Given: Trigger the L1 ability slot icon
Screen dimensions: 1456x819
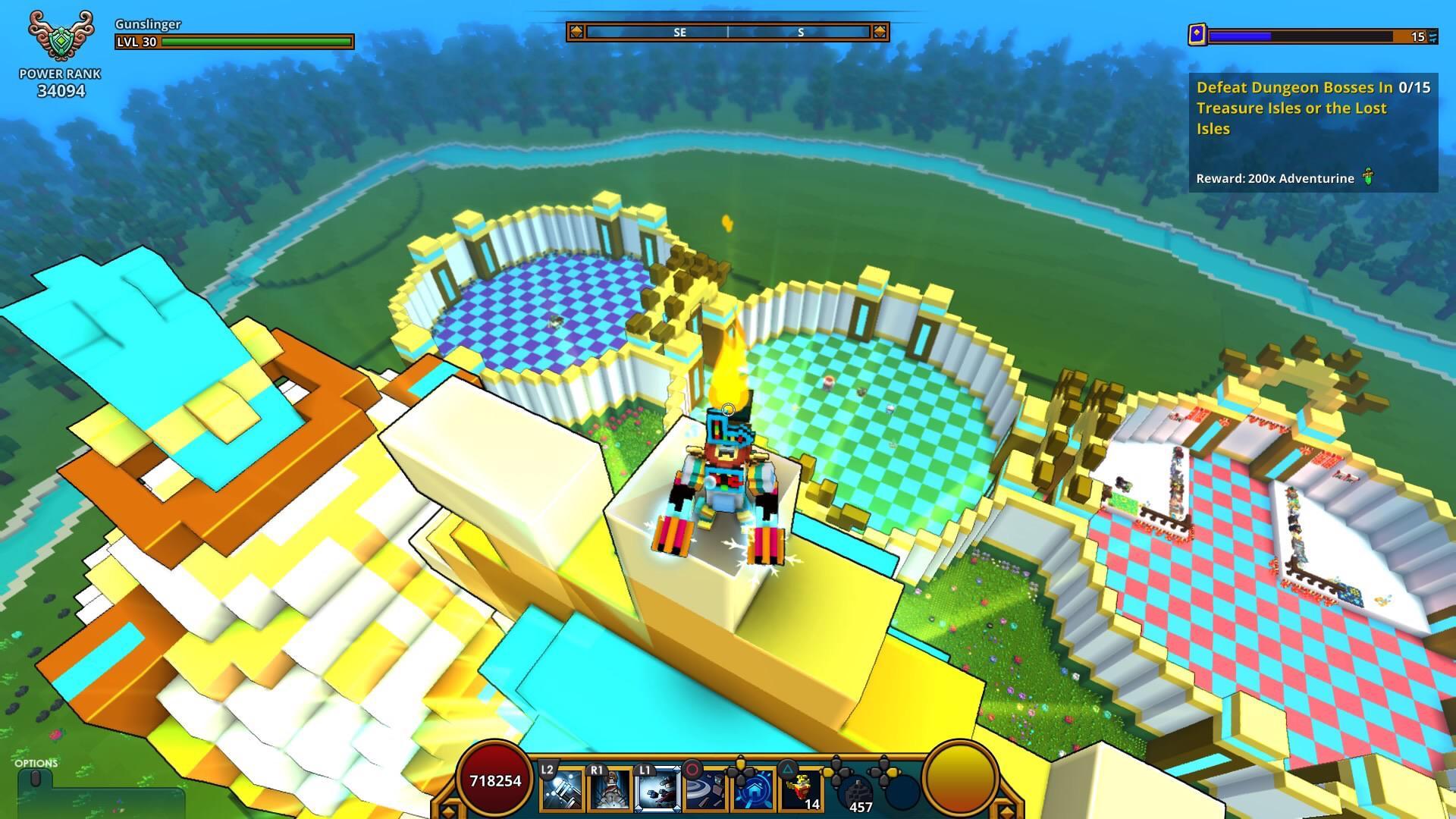Looking at the screenshot, I should pyautogui.click(x=657, y=790).
